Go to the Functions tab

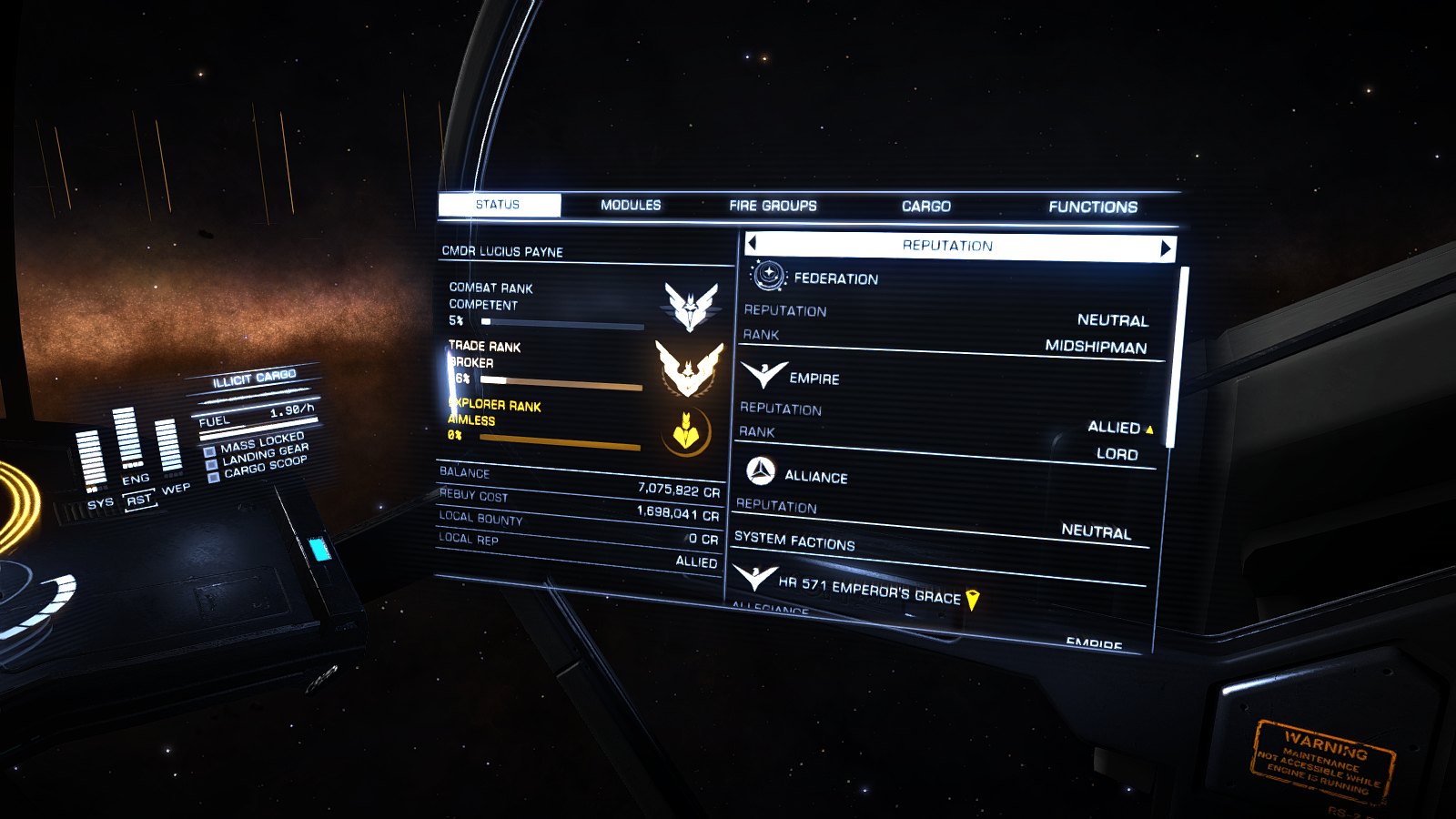(x=1092, y=207)
